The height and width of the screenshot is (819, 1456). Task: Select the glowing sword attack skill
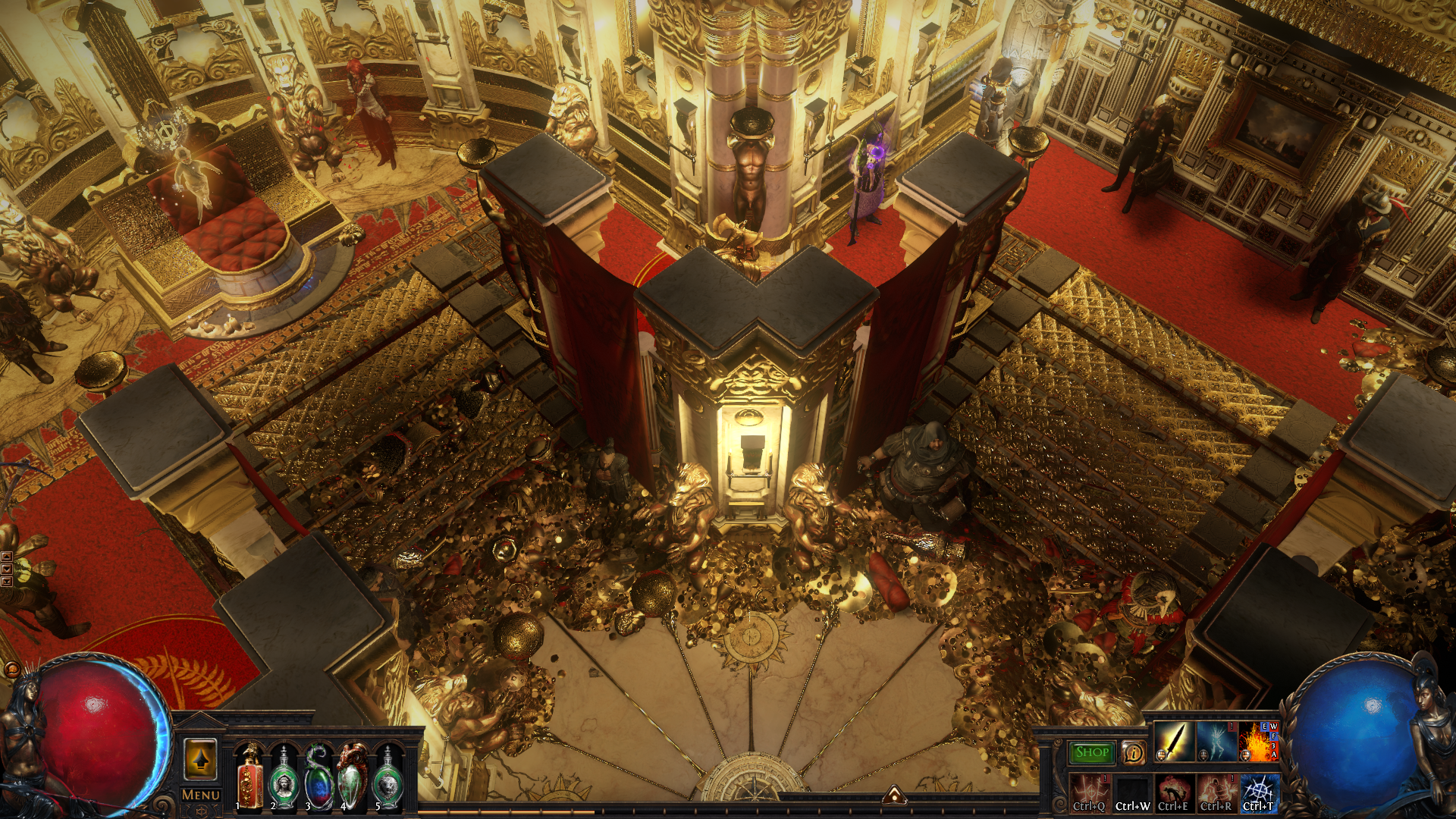click(1172, 742)
